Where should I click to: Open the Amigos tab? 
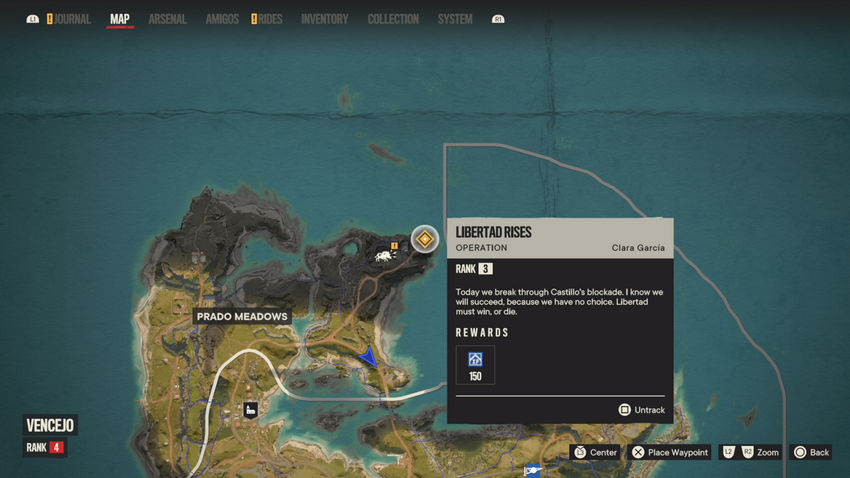[x=221, y=19]
